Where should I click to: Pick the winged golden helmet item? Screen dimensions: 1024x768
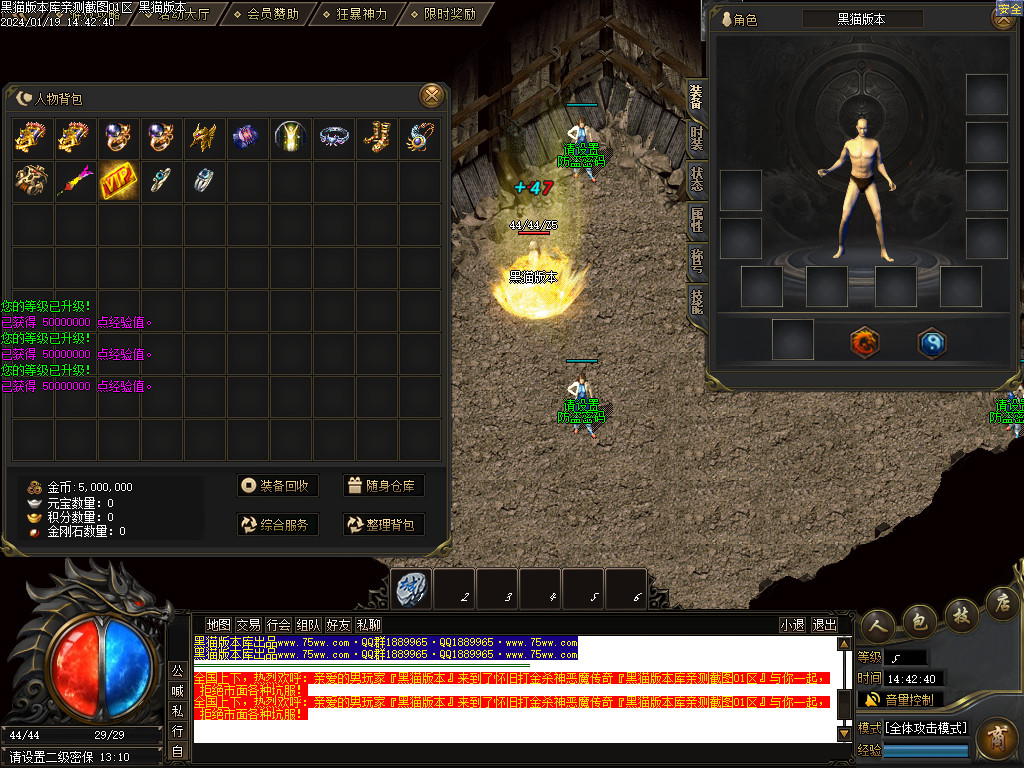tap(205, 138)
